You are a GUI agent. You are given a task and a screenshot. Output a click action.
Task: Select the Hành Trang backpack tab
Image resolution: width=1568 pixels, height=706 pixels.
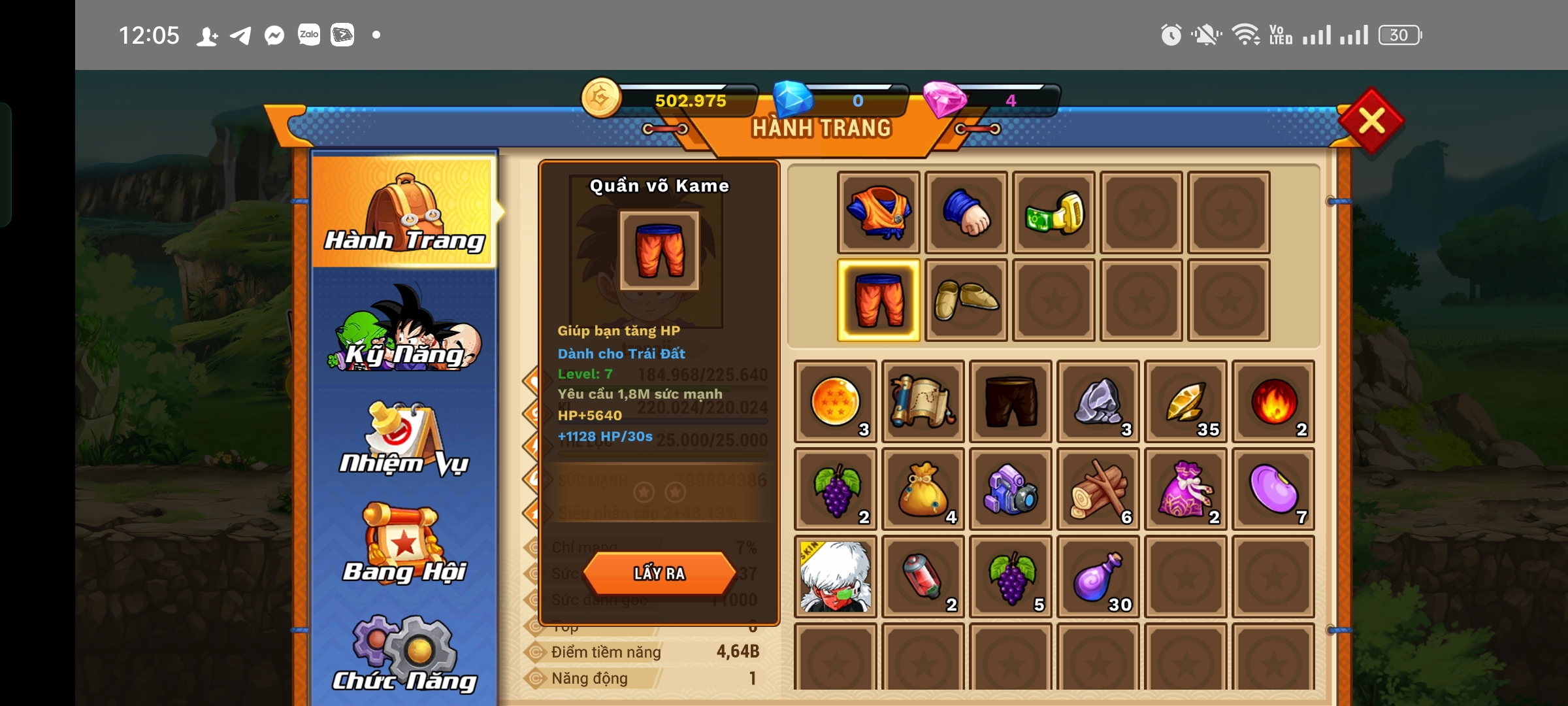click(x=405, y=212)
